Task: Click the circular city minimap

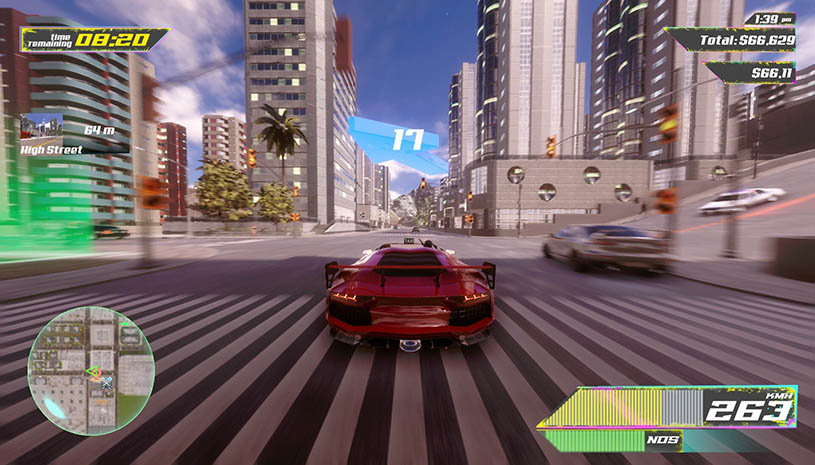Action: pyautogui.click(x=91, y=370)
